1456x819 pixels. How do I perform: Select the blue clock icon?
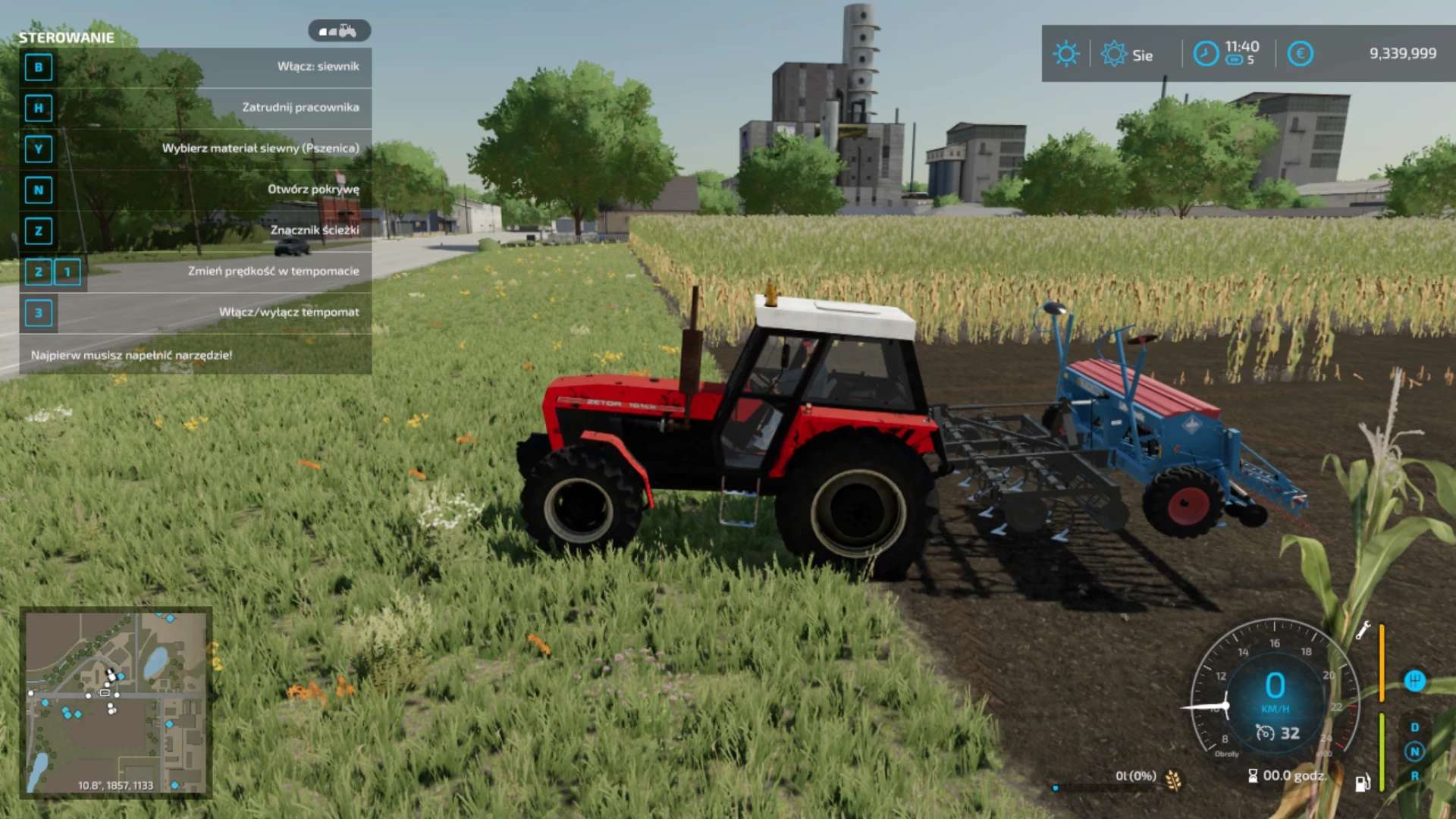[1206, 54]
